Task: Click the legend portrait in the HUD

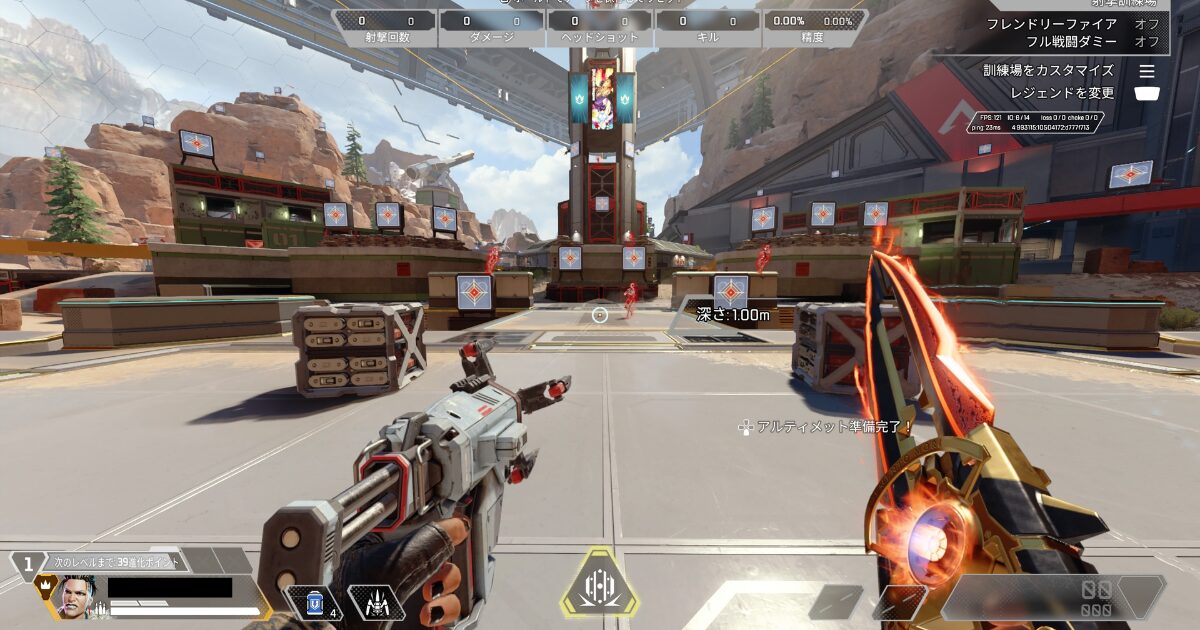Action: (78, 597)
